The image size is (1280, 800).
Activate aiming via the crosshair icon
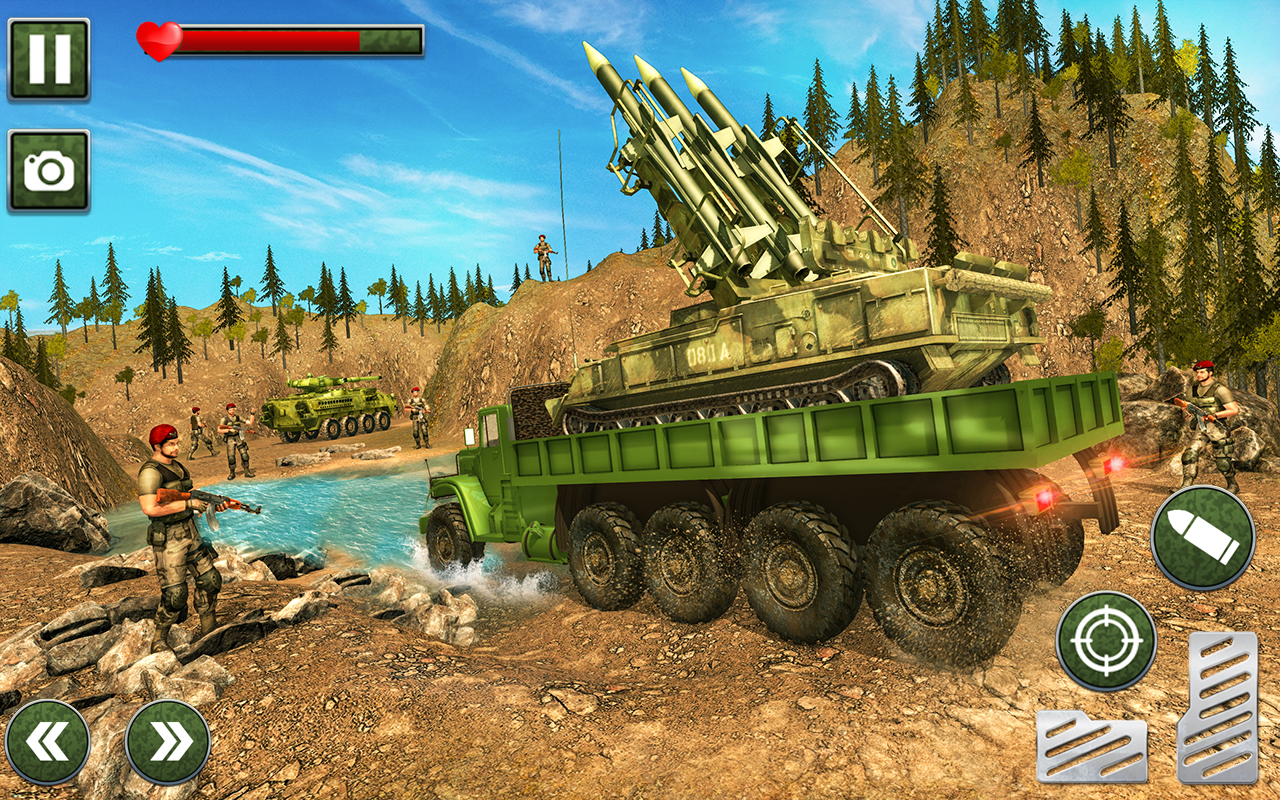(x=1105, y=640)
